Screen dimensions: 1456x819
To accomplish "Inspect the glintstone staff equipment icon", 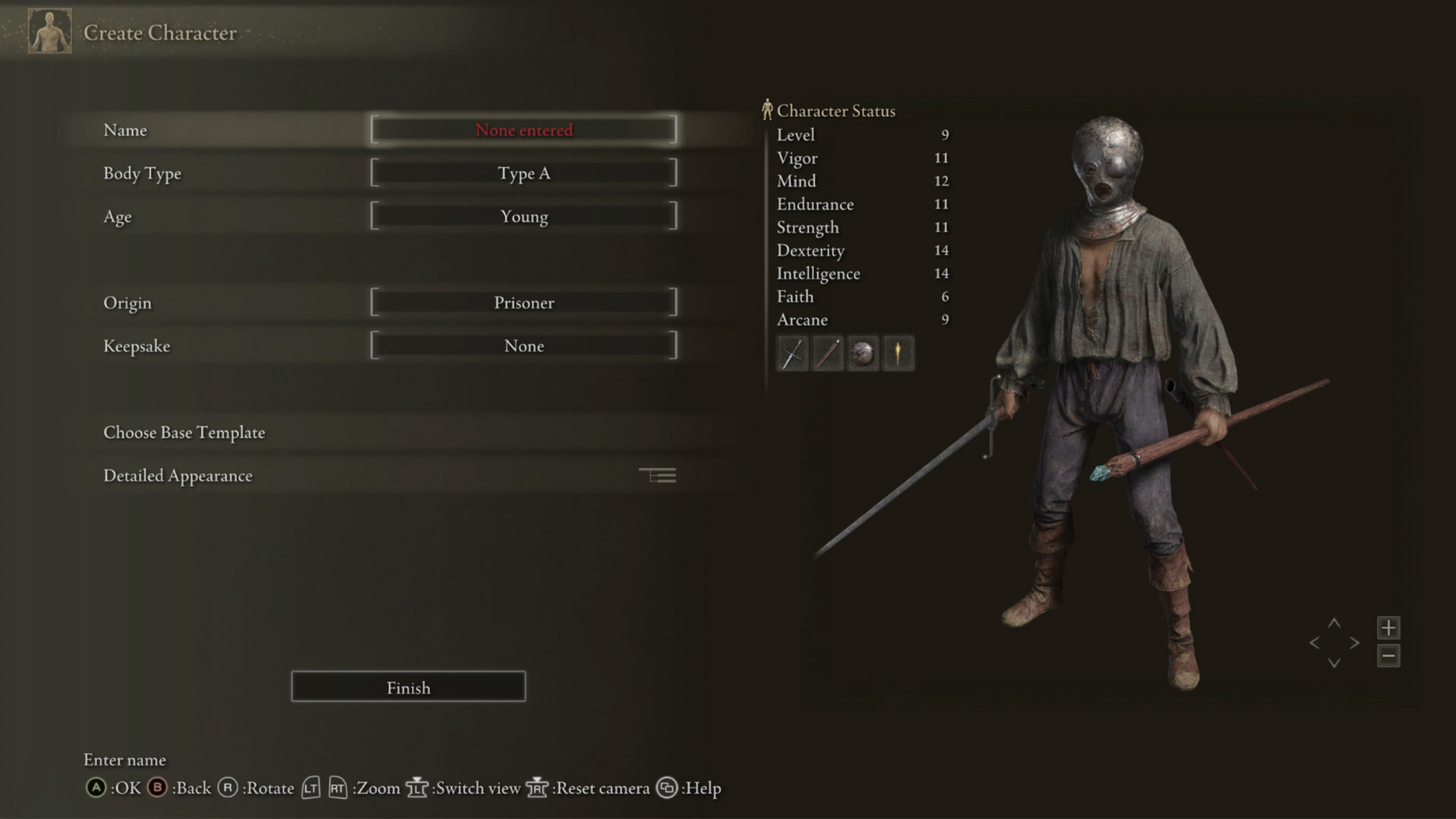I will point(827,353).
